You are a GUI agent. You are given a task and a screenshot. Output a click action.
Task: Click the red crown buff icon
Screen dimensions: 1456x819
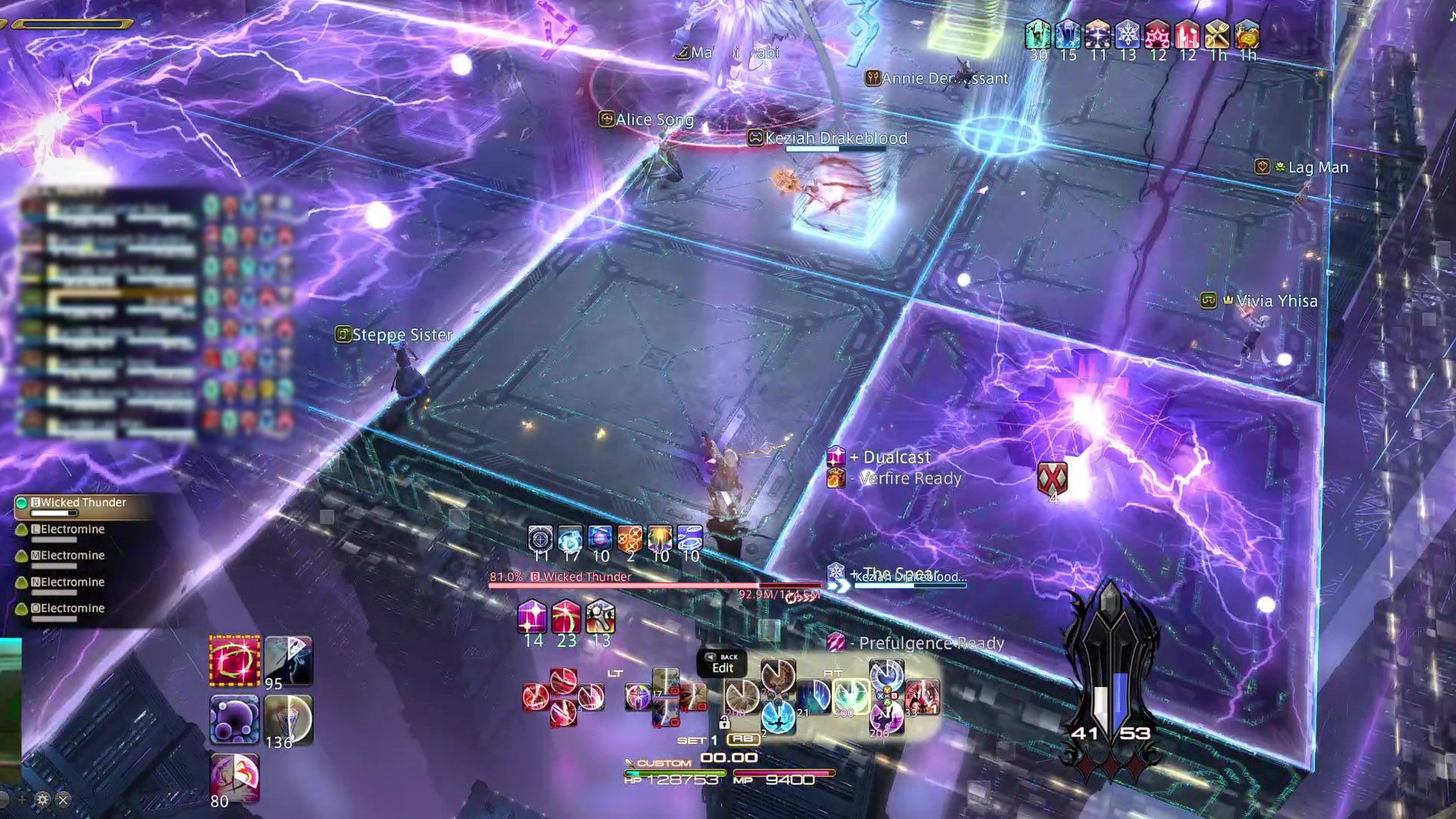[1157, 35]
